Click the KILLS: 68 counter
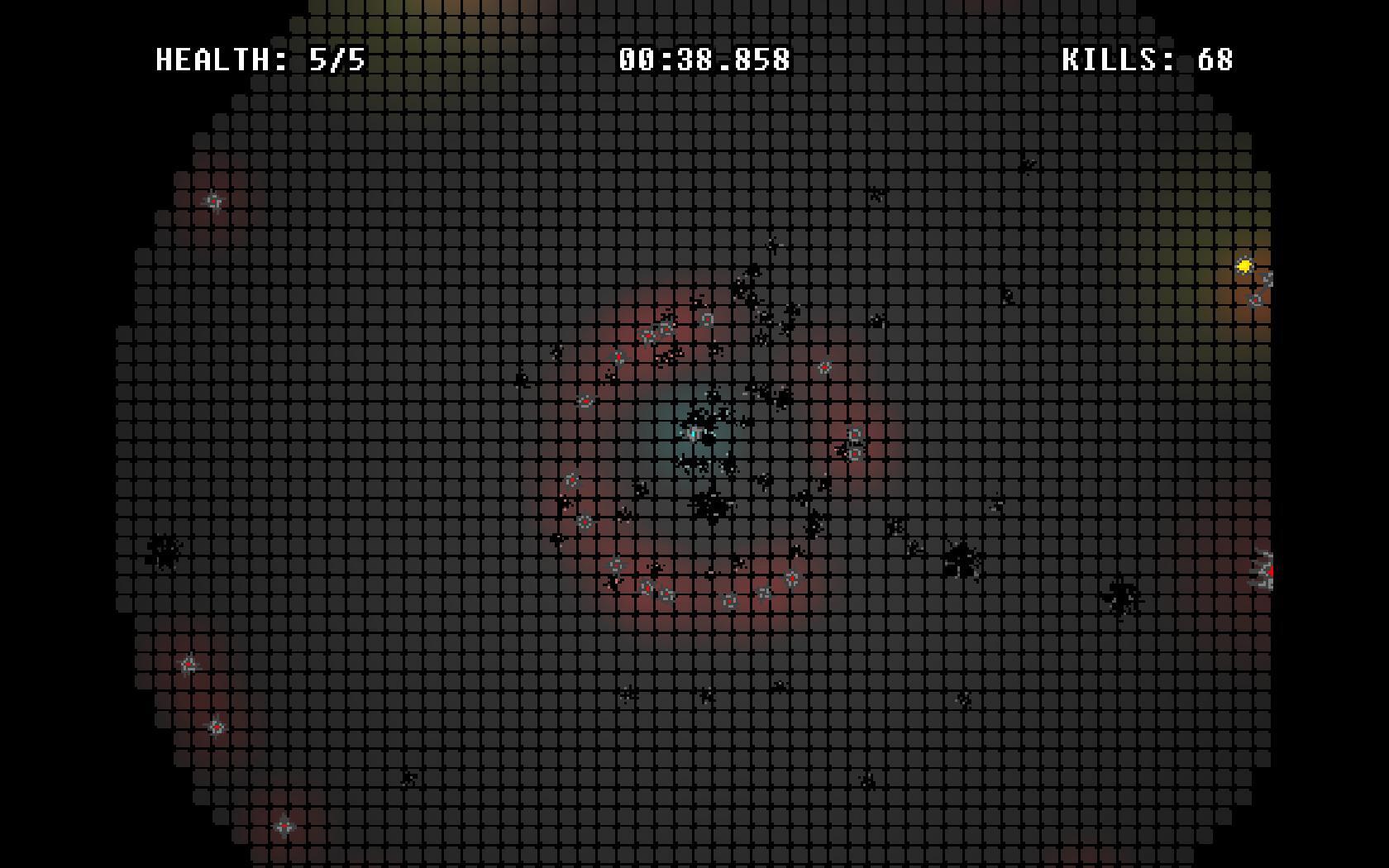 [1148, 59]
